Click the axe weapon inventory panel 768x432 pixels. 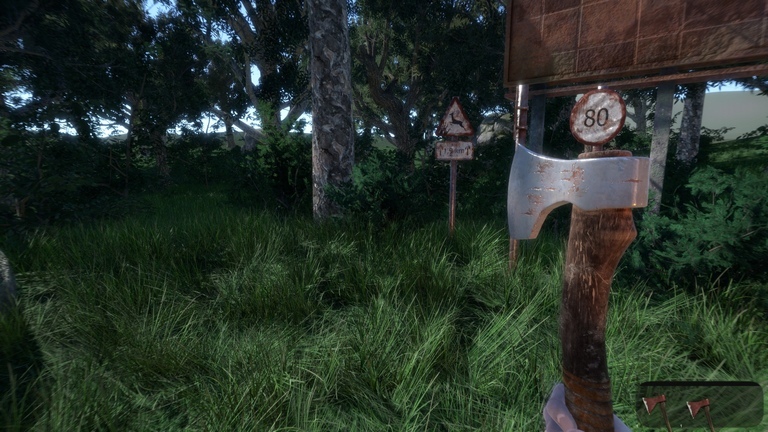(700, 405)
